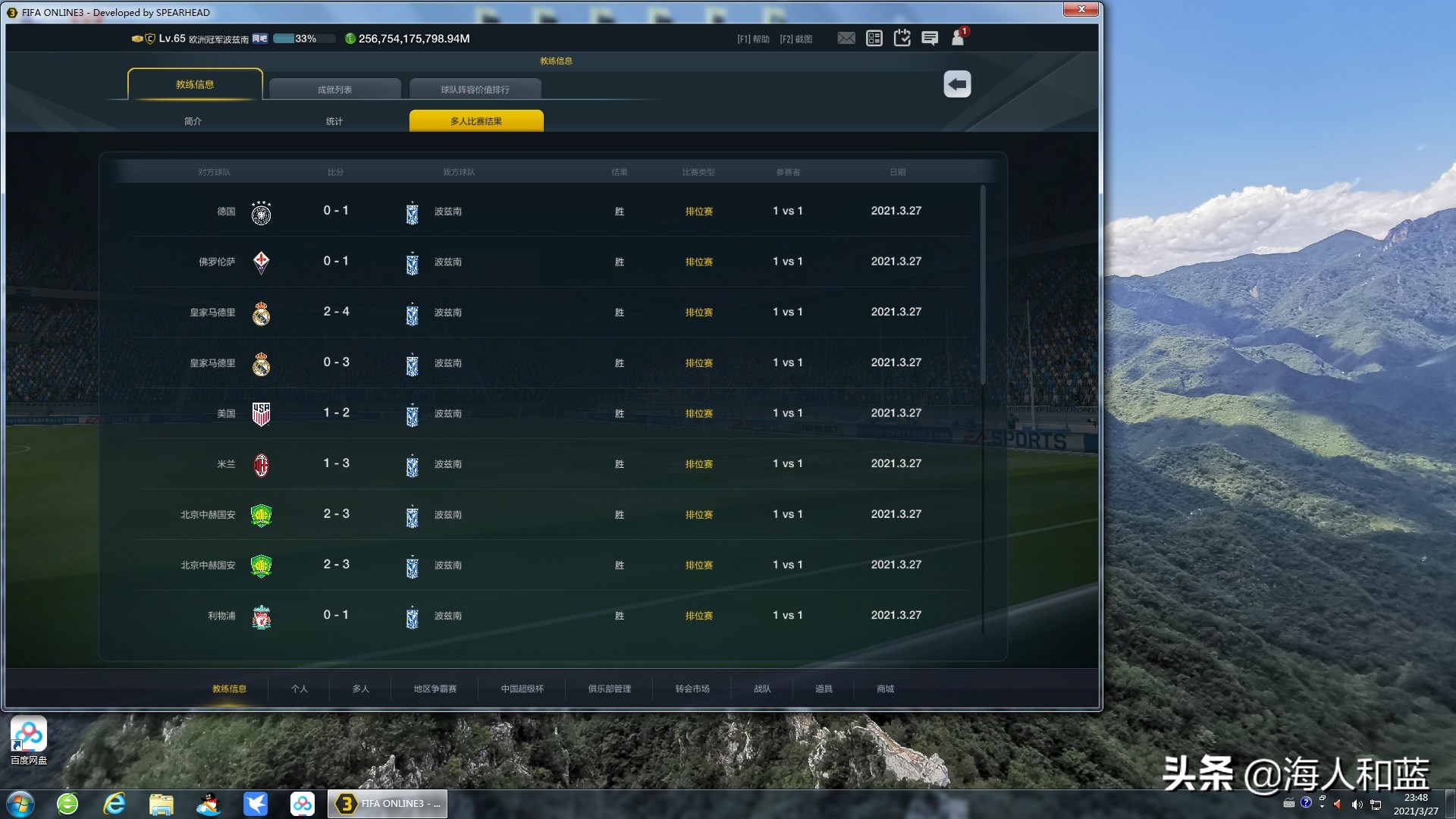Viewport: 1456px width, 819px height.
Task: Select the Liverpool team crest
Action: tap(262, 616)
